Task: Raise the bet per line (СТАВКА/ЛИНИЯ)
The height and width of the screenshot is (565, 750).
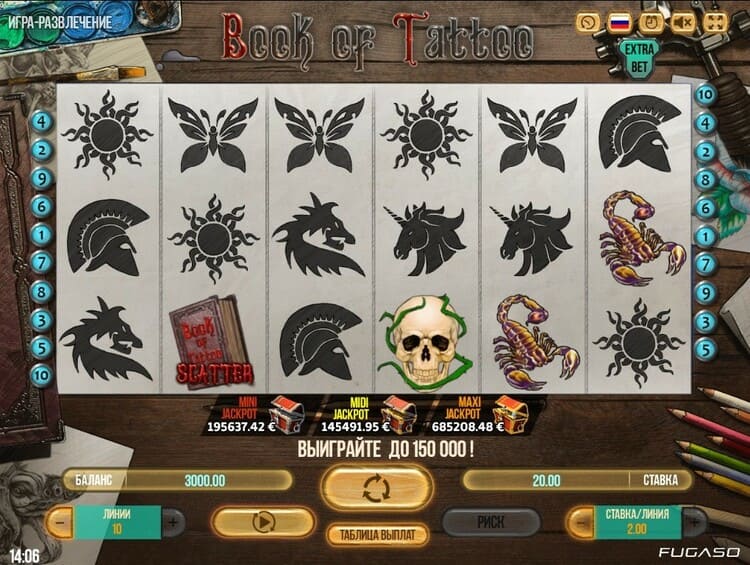Action: coord(692,522)
